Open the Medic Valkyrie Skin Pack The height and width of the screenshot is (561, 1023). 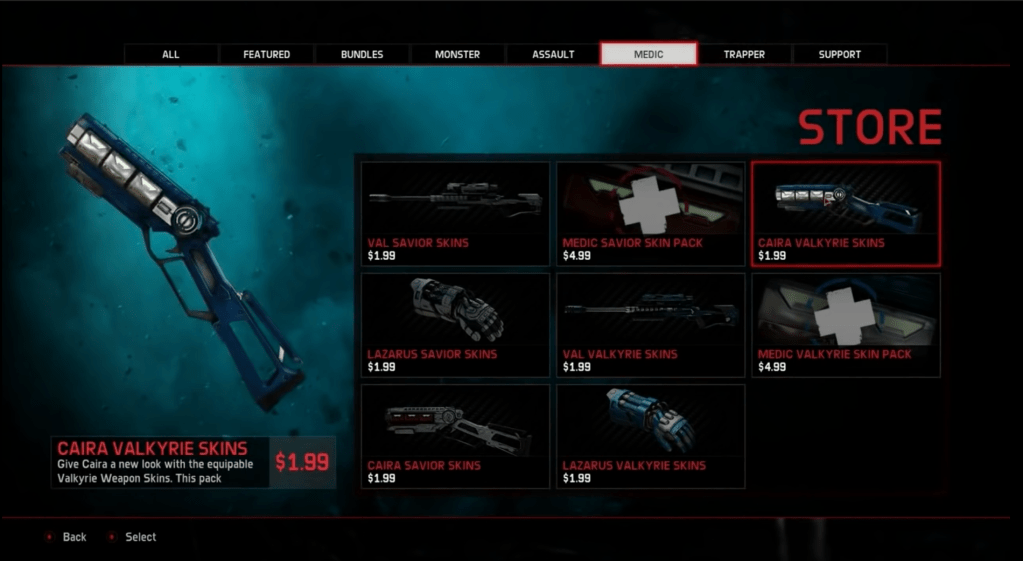pyautogui.click(x=845, y=325)
